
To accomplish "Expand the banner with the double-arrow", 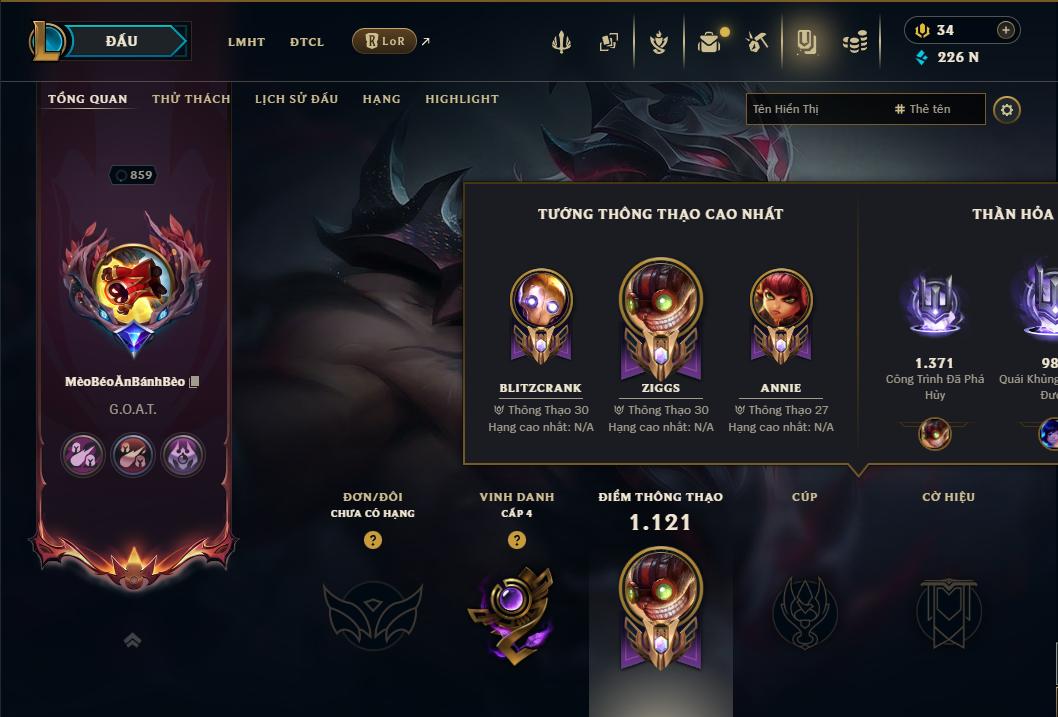I will [132, 640].
